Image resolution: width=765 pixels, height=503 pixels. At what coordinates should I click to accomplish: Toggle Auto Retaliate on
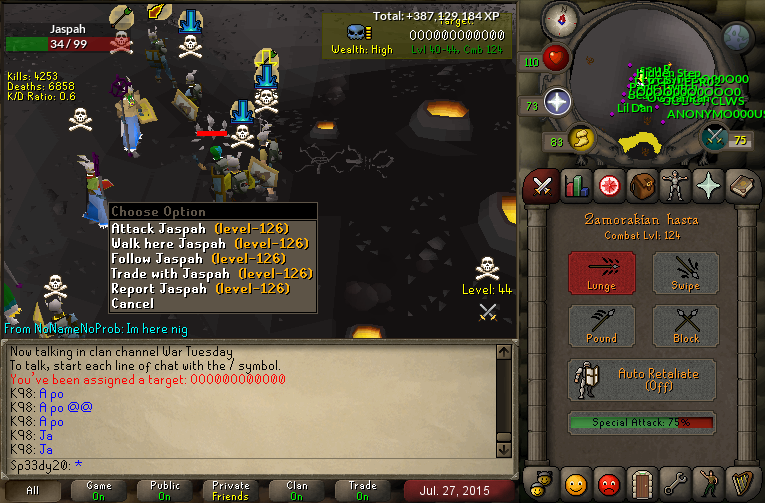point(643,379)
